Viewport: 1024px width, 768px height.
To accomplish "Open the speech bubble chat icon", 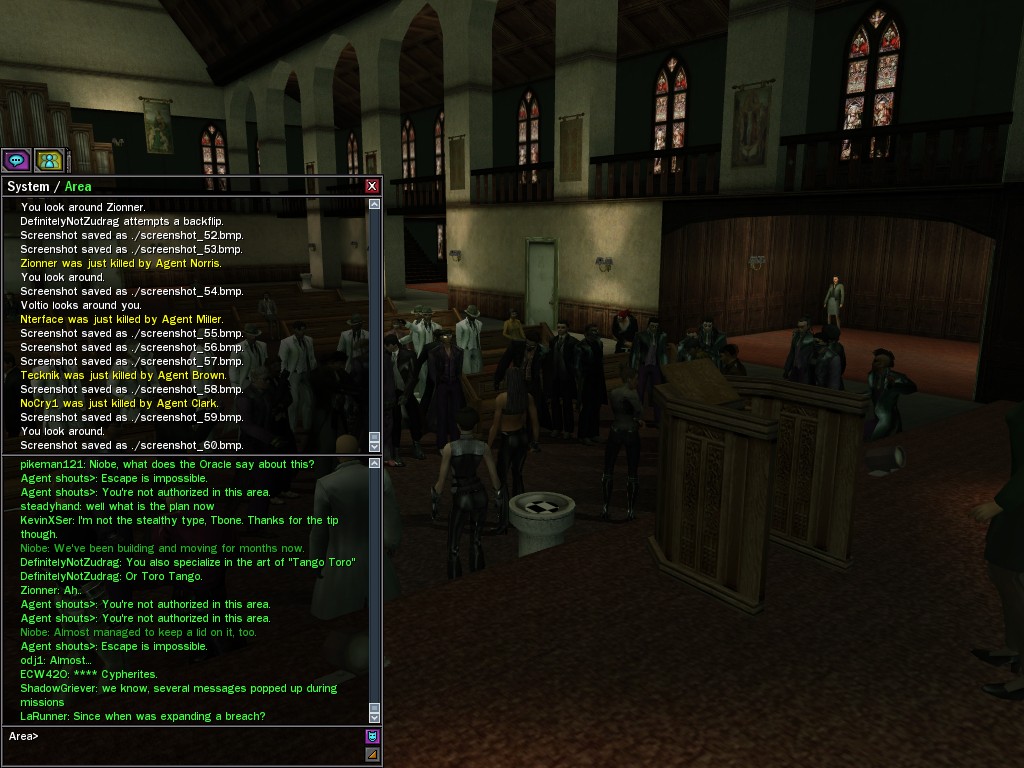I will coord(16,159).
